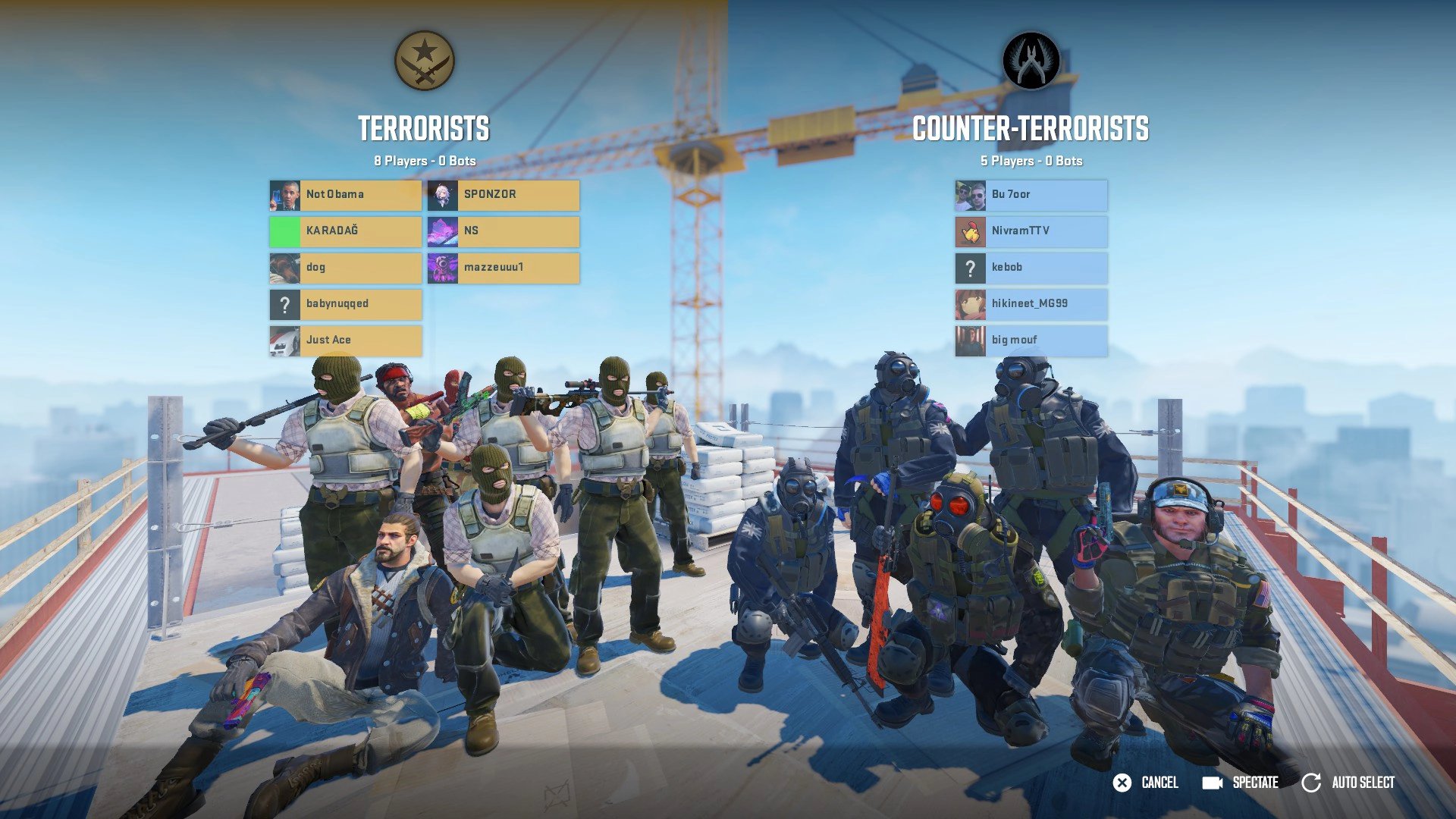1456x819 pixels.
Task: Select the Just Ace player entry
Action: pos(345,340)
